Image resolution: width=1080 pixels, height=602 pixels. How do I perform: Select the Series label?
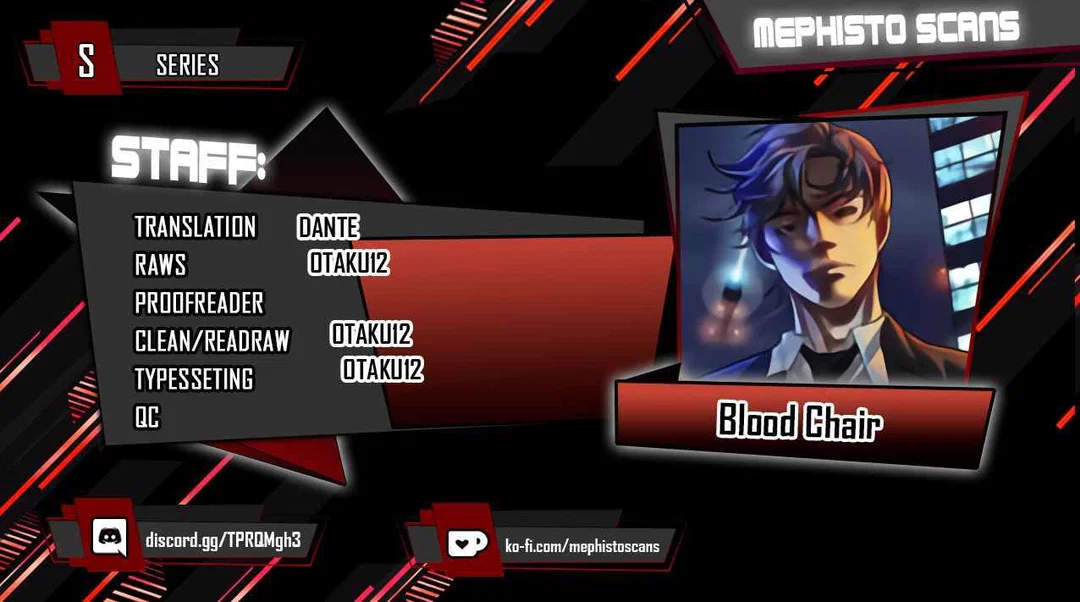pyautogui.click(x=187, y=65)
